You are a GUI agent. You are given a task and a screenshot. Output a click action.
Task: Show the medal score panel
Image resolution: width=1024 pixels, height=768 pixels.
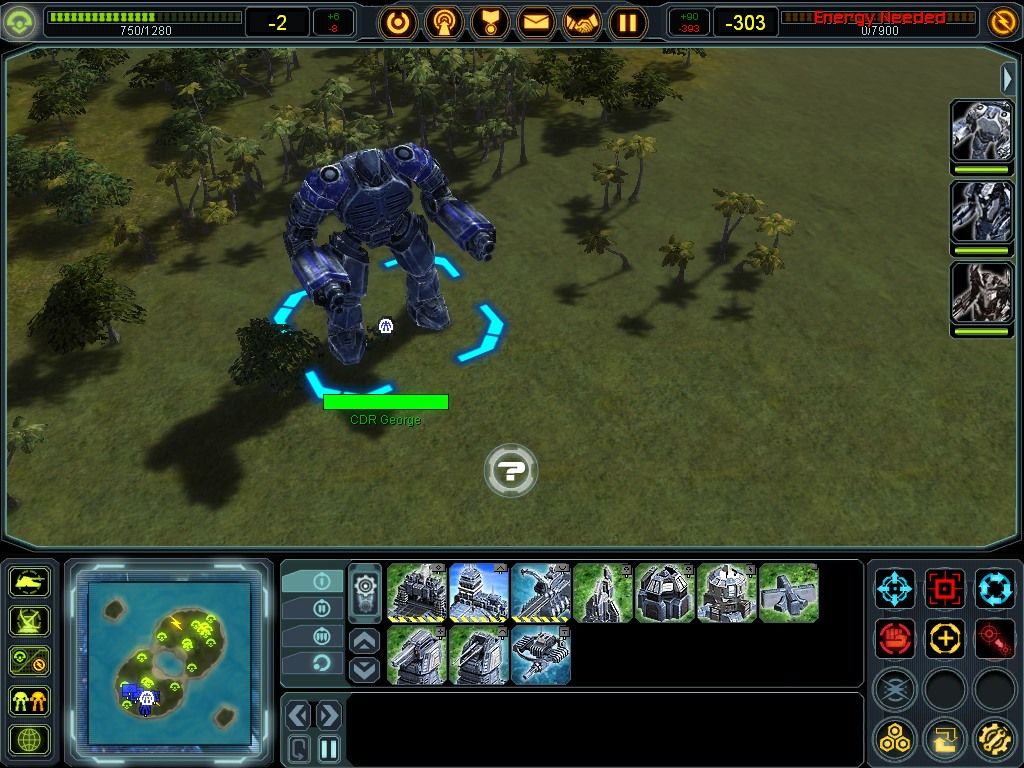coord(490,22)
